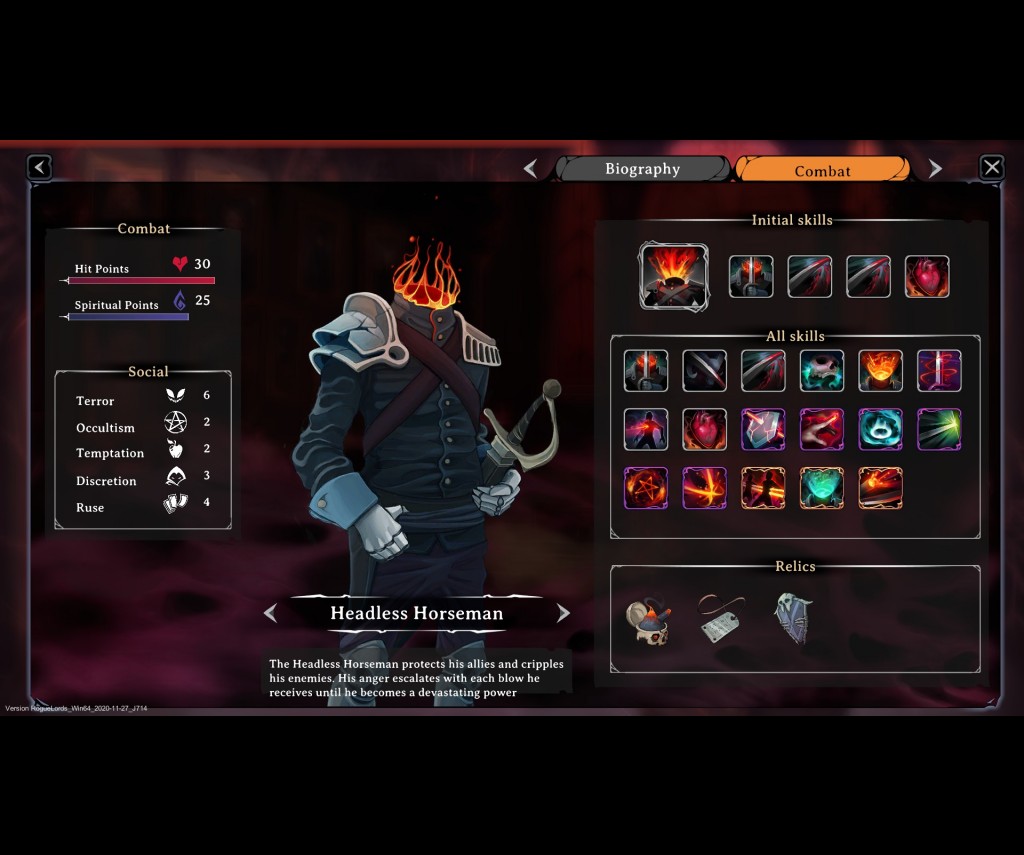Select the Combat tab
This screenshot has height=855, width=1024.
(822, 170)
